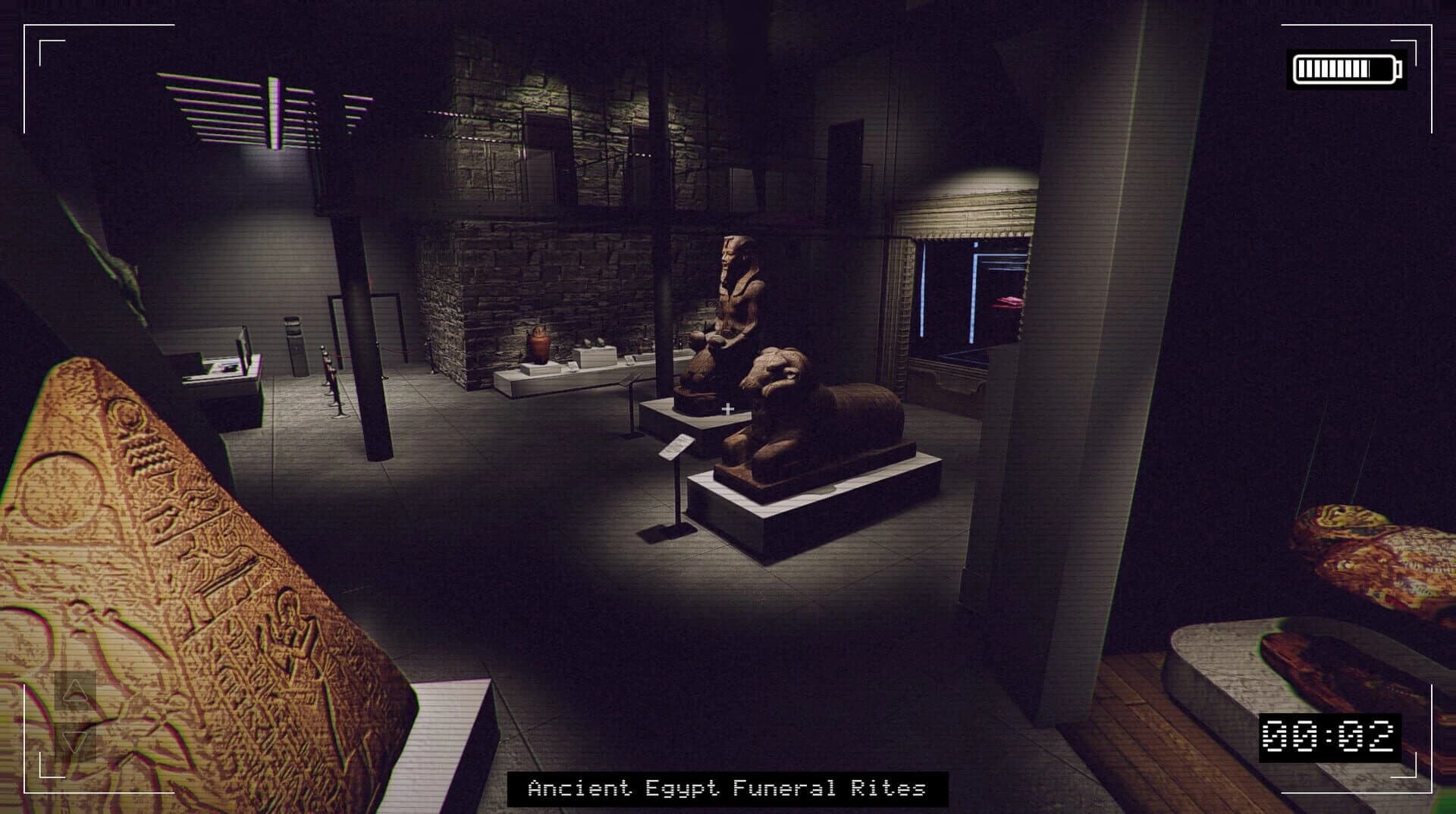1456x814 pixels.
Task: Click the center crosshair reticle
Action: click(730, 408)
